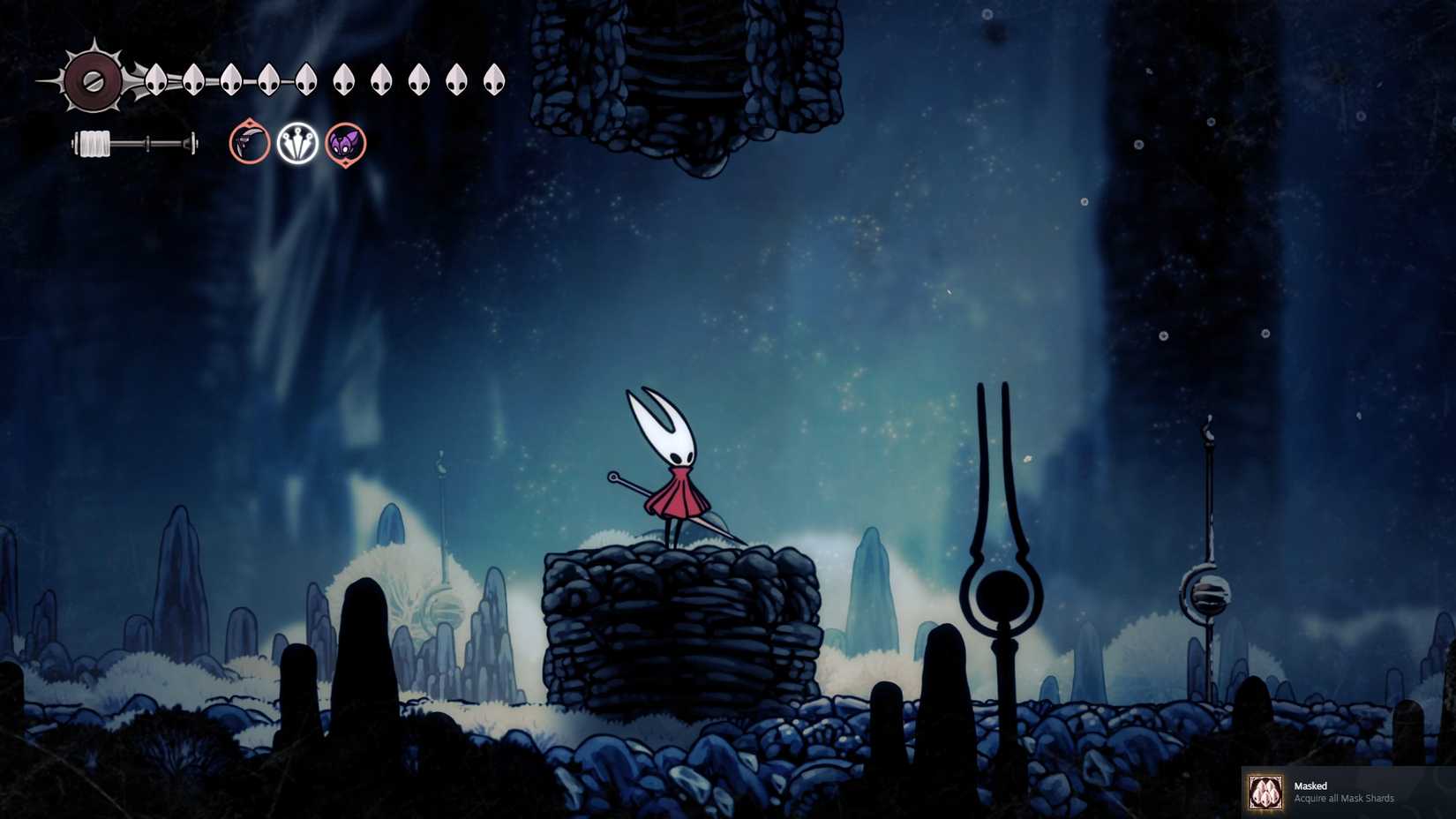This screenshot has width=1456, height=819.
Task: Click the fifth mask linked by silk thread
Action: [306, 79]
